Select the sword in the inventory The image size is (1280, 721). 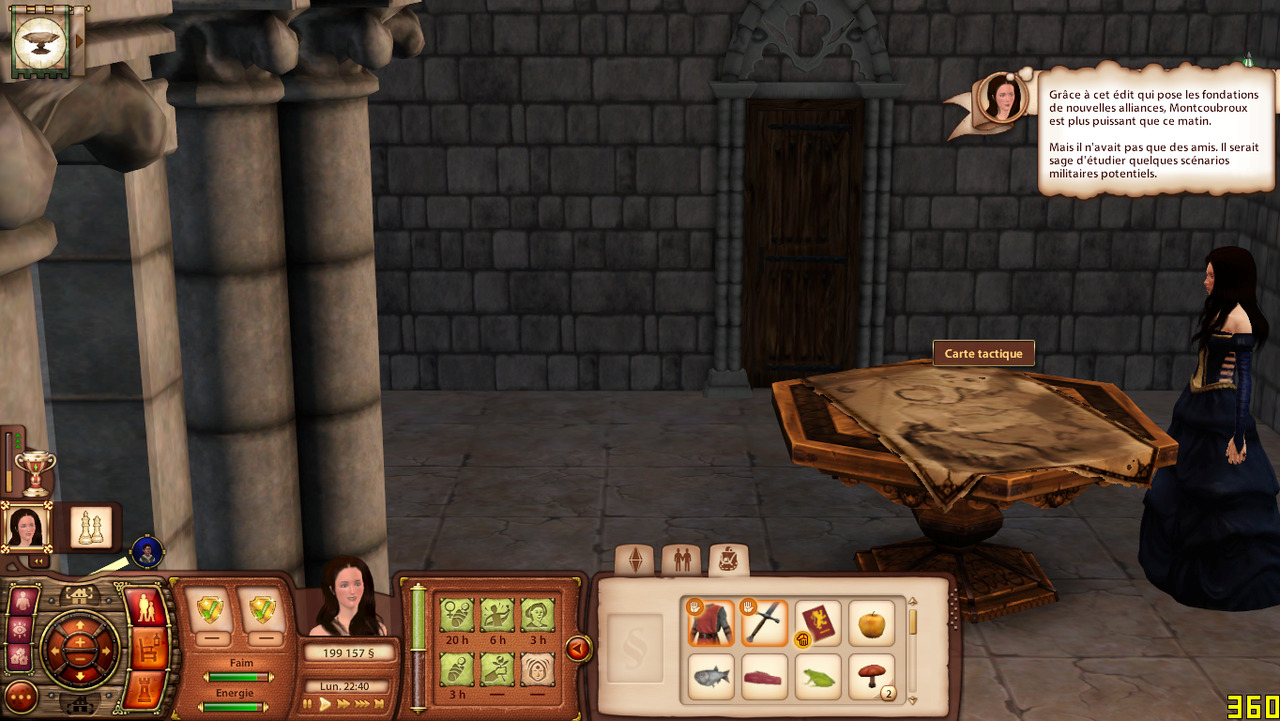tap(765, 623)
